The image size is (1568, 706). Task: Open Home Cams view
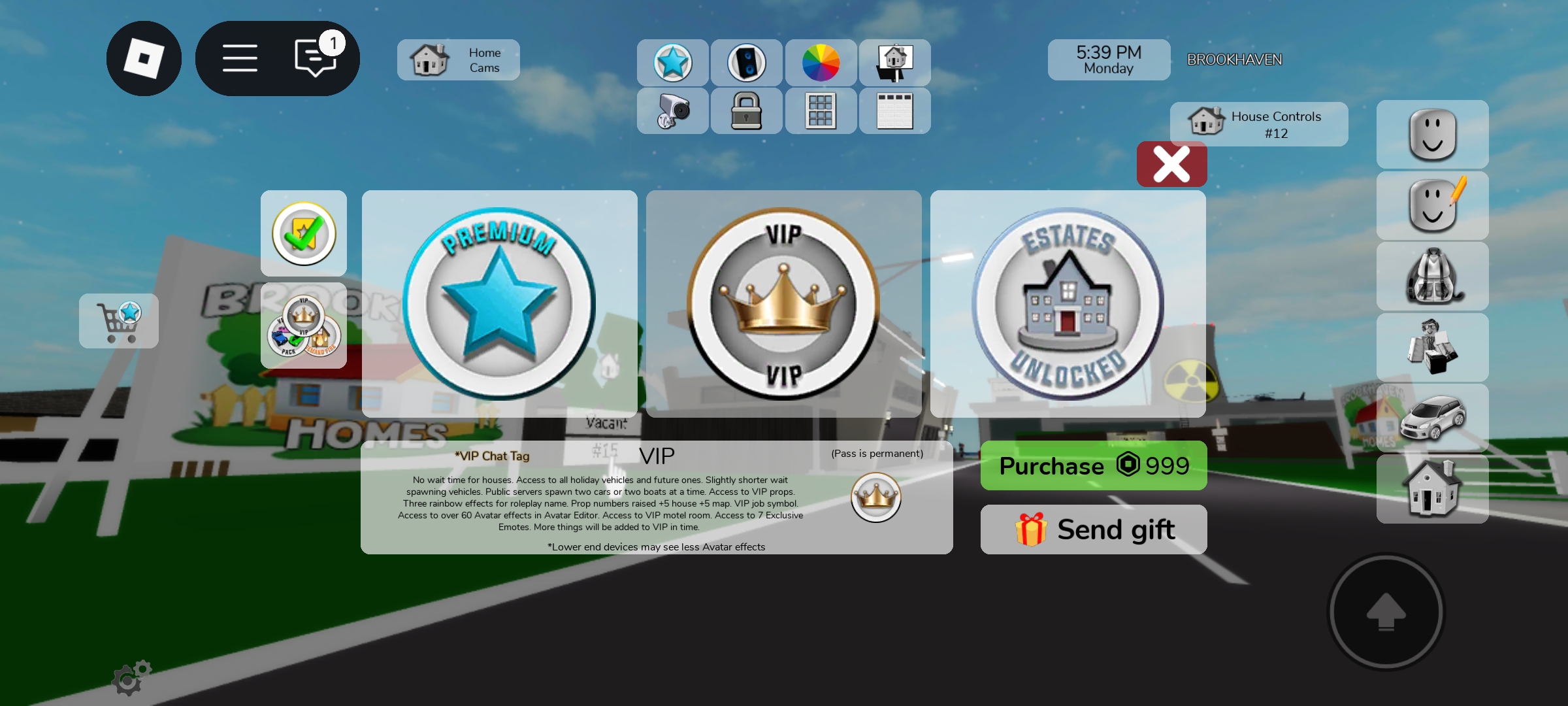[458, 60]
